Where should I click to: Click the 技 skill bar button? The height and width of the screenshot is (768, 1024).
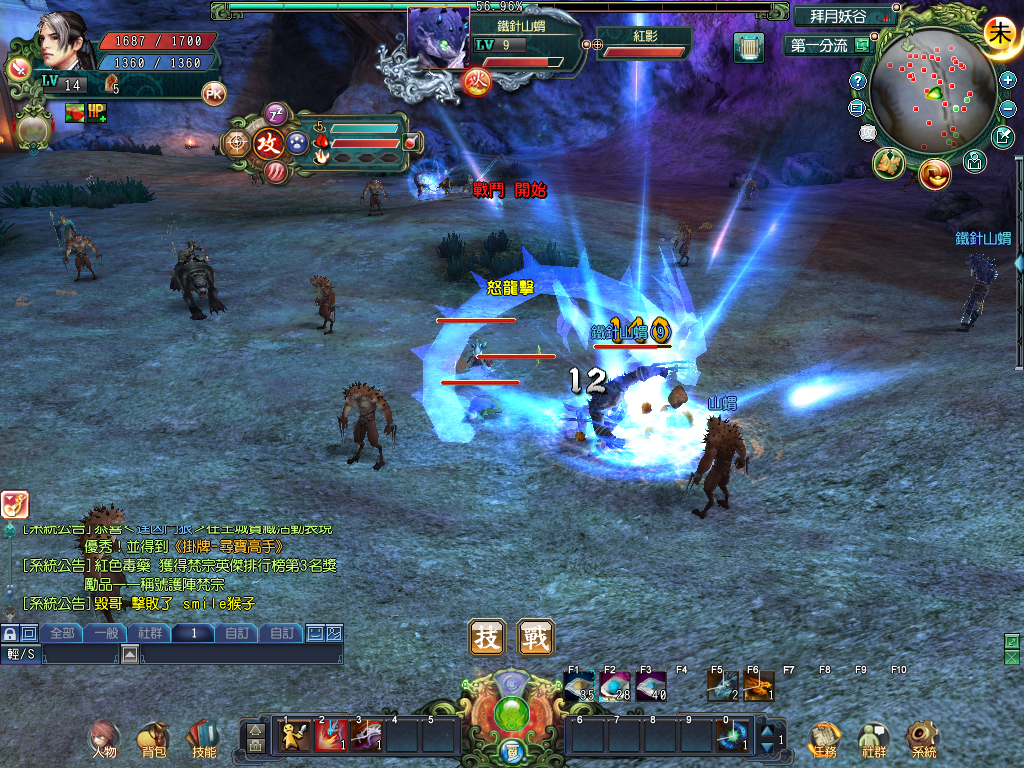click(x=487, y=637)
